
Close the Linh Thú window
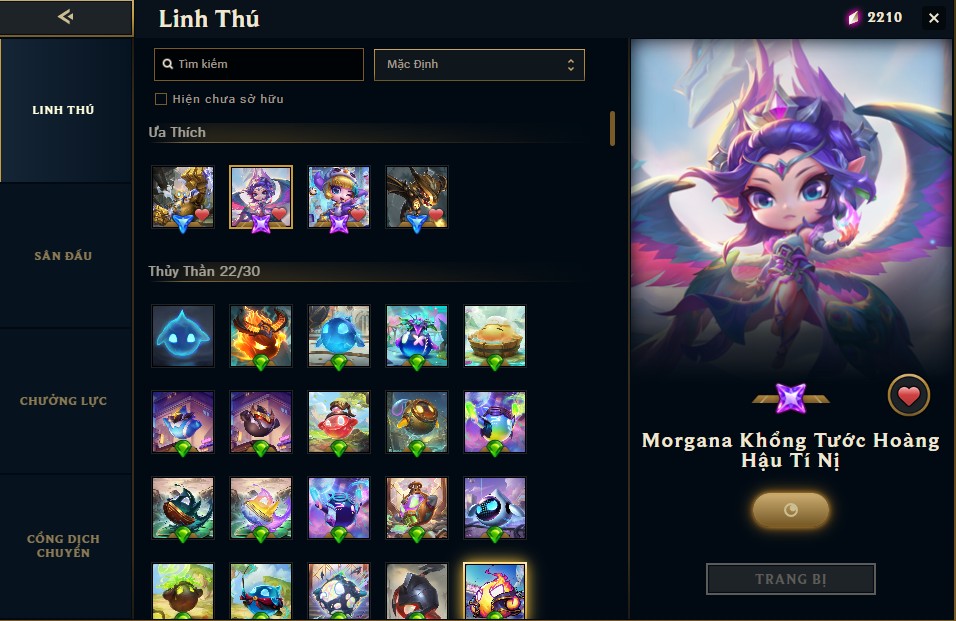point(933,18)
